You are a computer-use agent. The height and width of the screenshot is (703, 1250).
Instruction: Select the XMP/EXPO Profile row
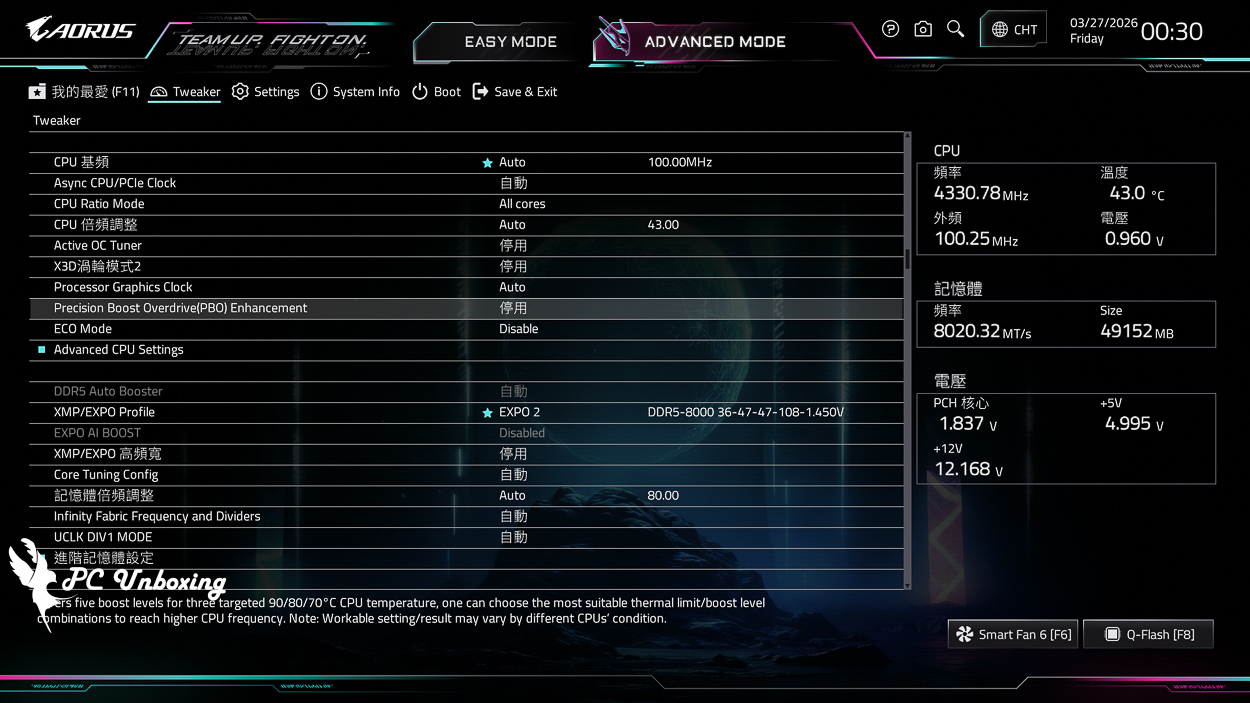point(104,412)
